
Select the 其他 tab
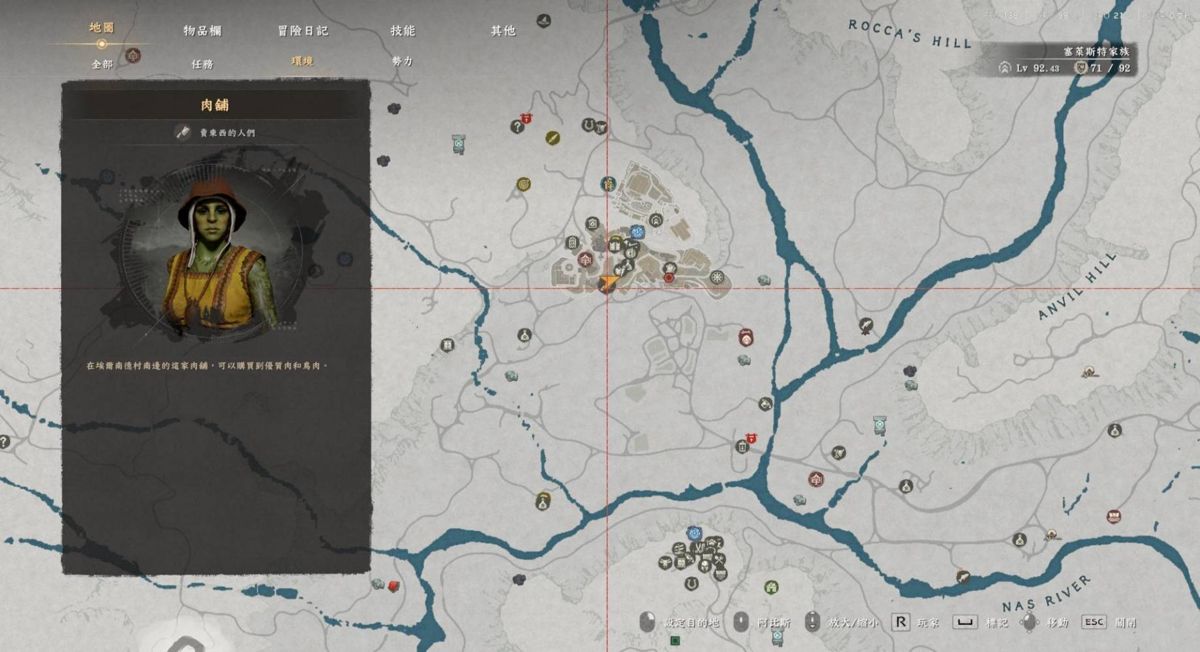(502, 31)
